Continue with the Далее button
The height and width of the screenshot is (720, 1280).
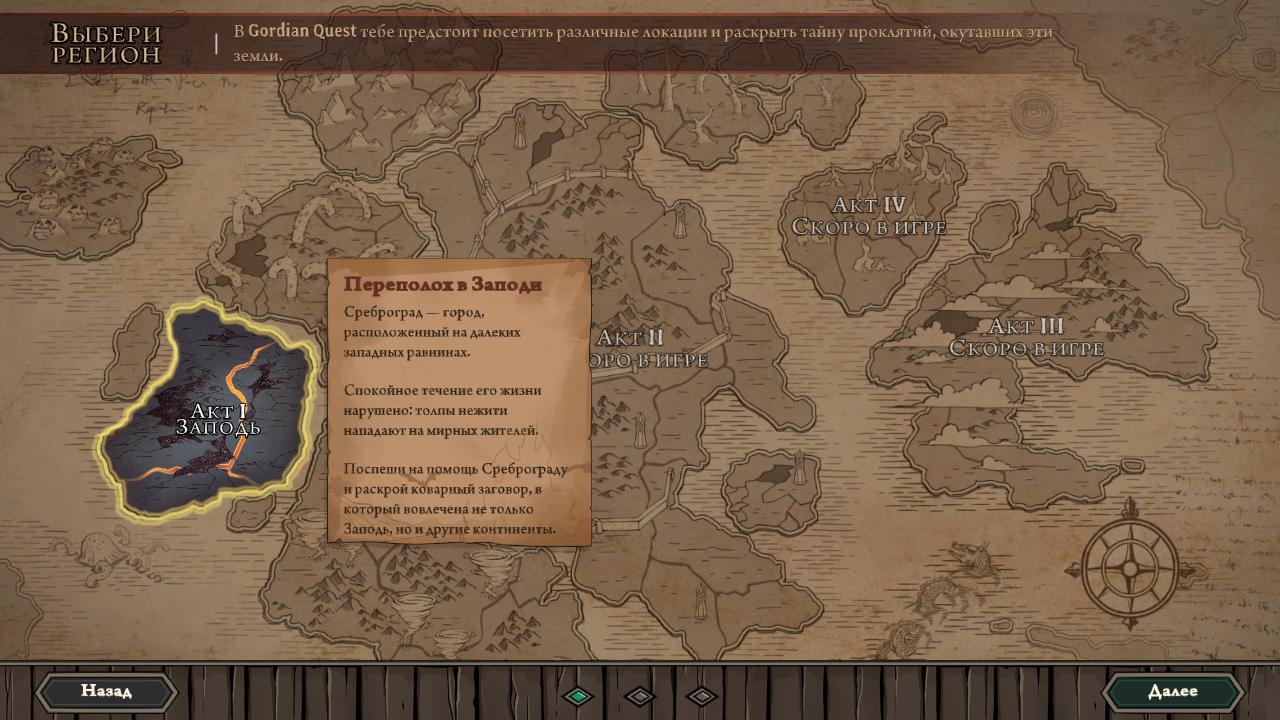[1172, 691]
